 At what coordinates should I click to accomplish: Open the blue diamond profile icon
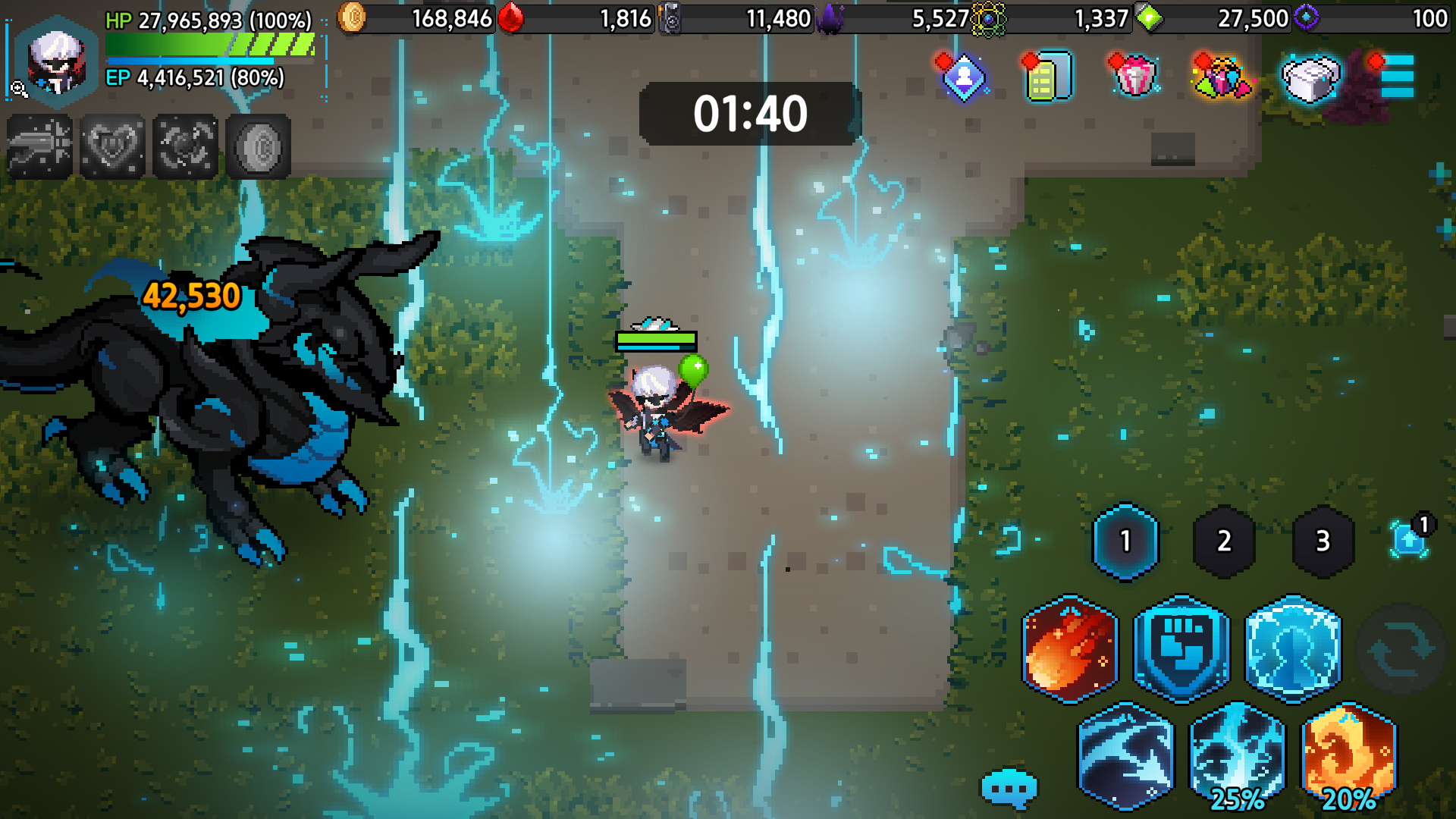pos(963,77)
